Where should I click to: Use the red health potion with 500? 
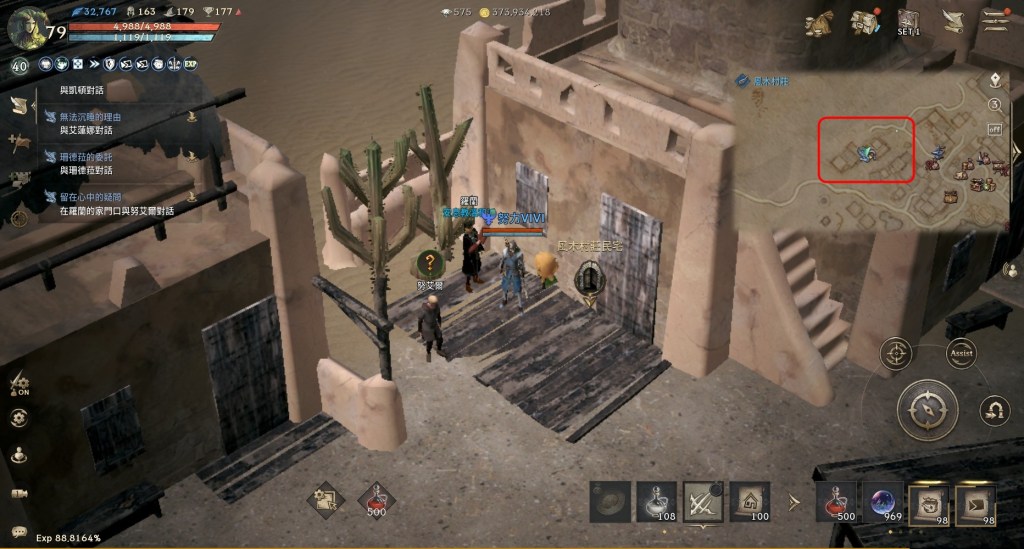[836, 502]
